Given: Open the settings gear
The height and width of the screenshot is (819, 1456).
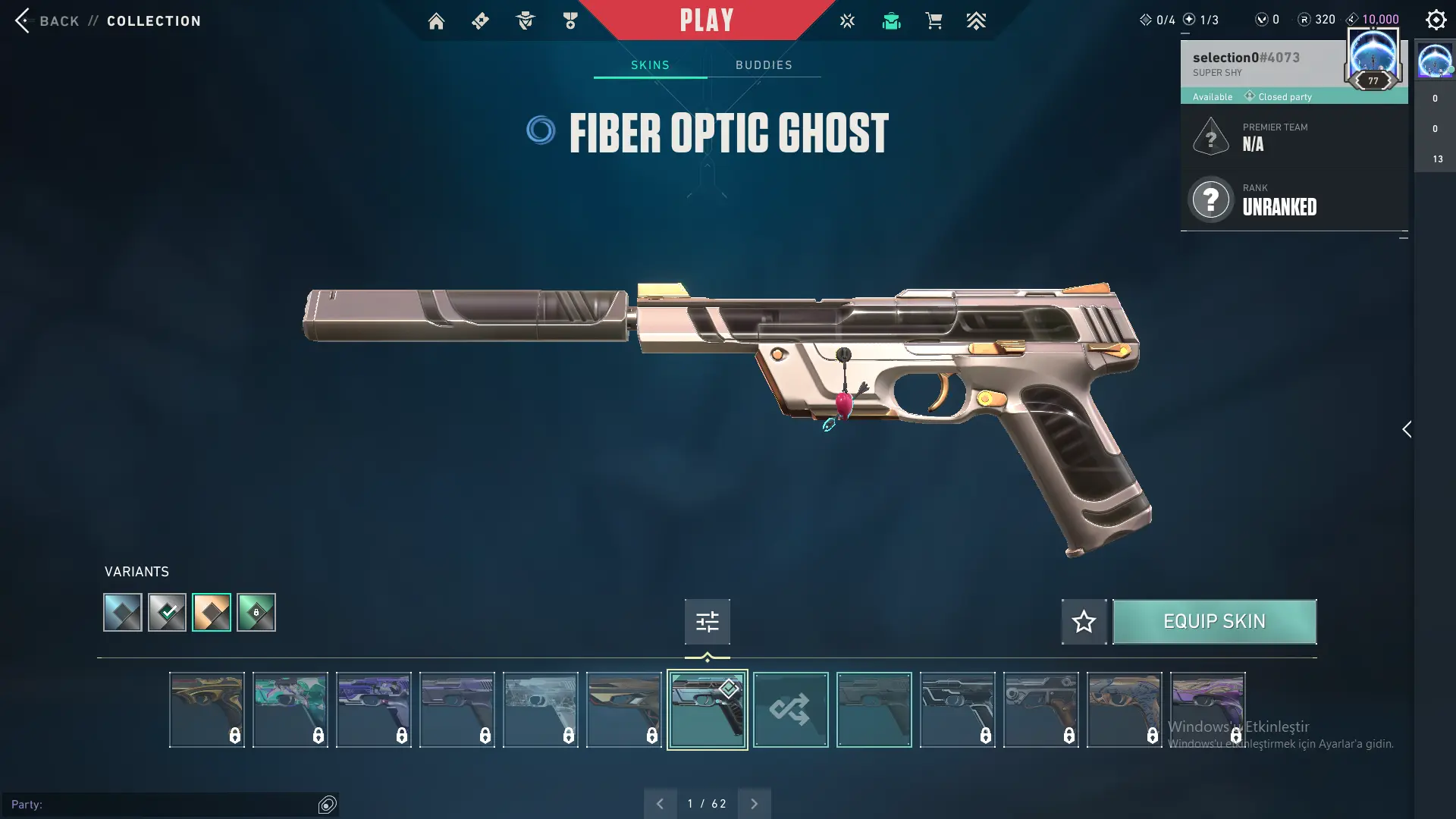Looking at the screenshot, I should click(x=1436, y=20).
